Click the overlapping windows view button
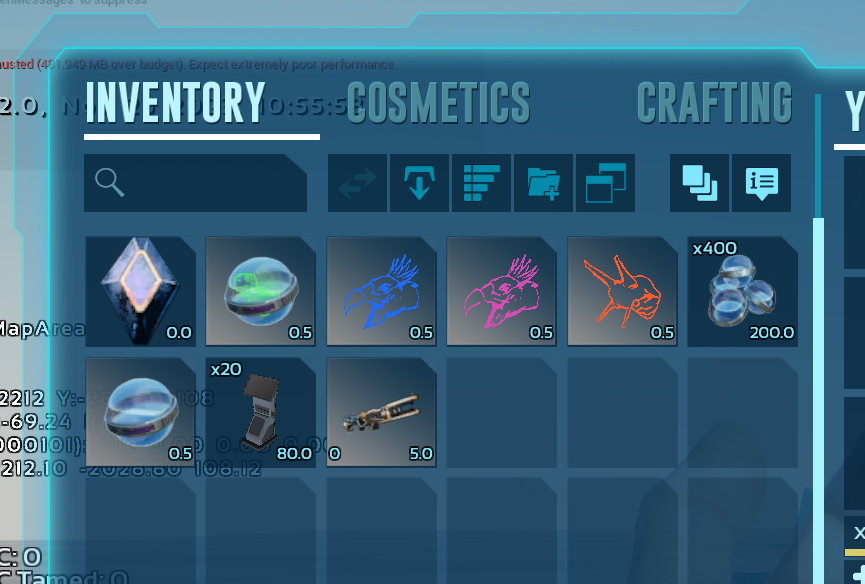This screenshot has height=584, width=865. click(605, 183)
